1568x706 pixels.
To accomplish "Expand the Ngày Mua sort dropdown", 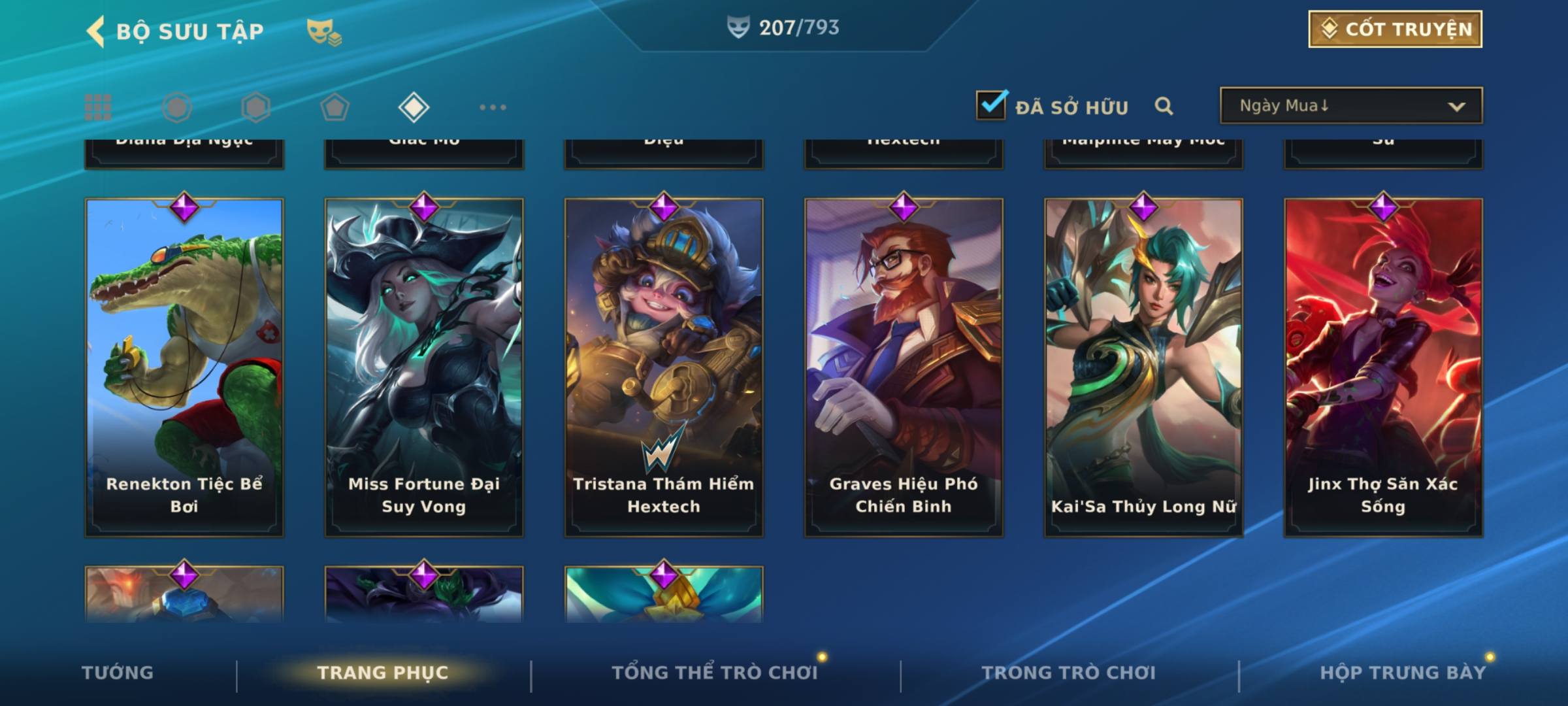I will point(1350,106).
